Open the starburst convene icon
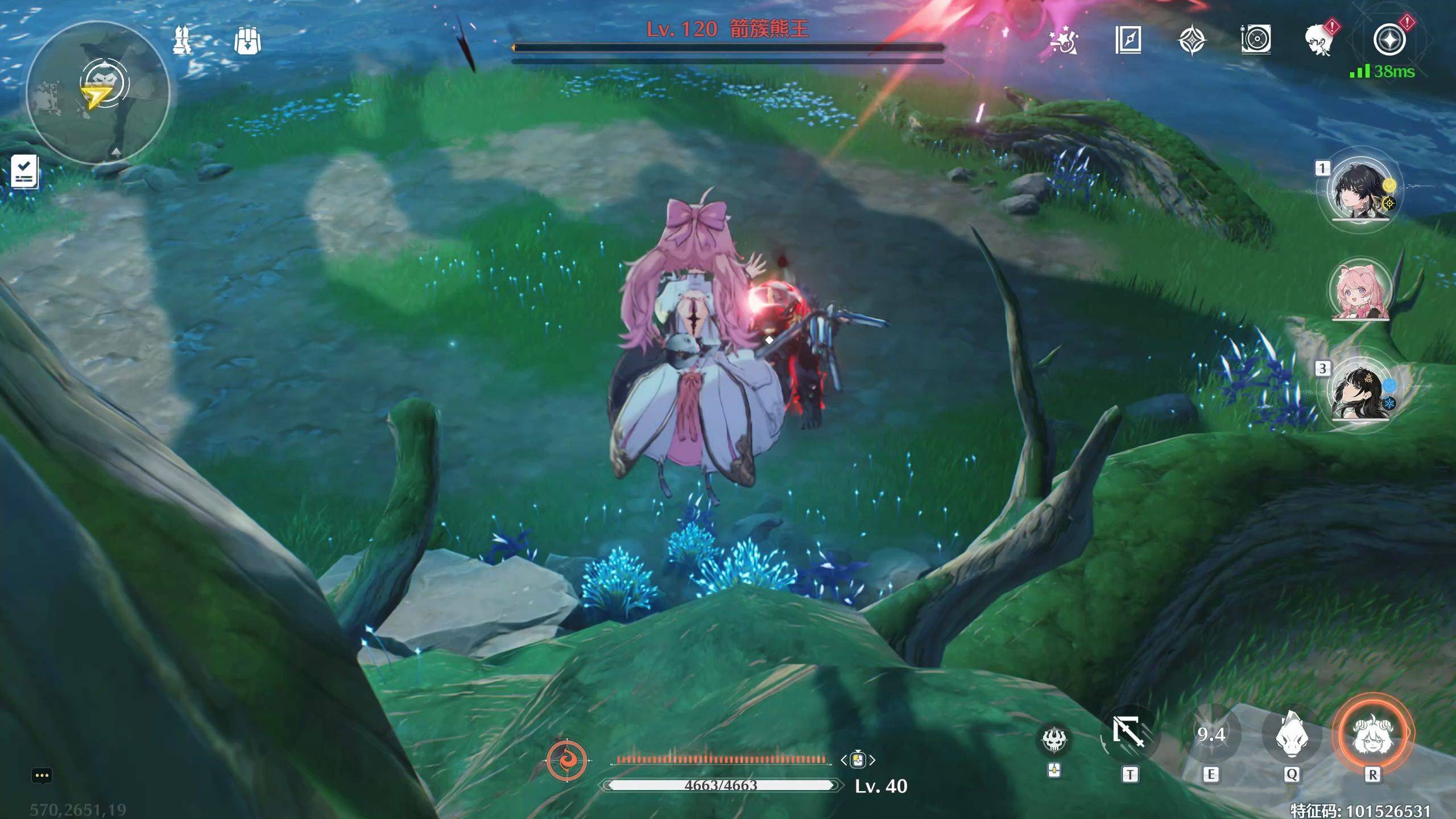The width and height of the screenshot is (1456, 819). coord(1062,40)
